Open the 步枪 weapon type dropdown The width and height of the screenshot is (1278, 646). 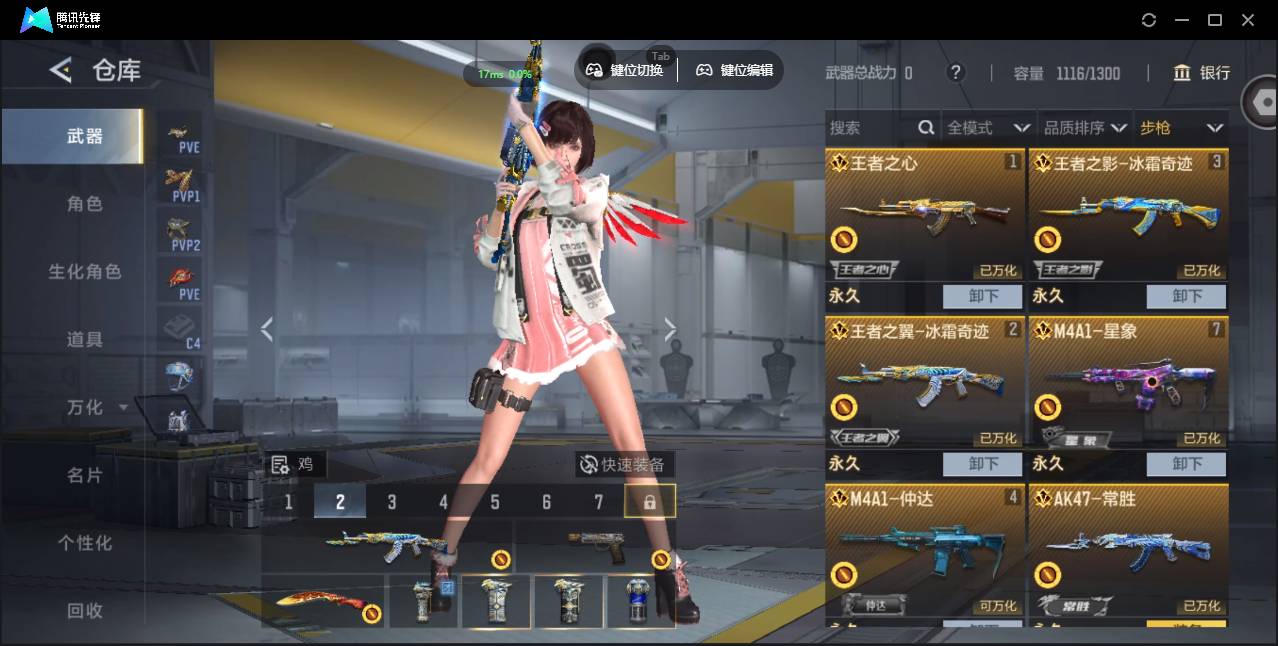[1181, 128]
